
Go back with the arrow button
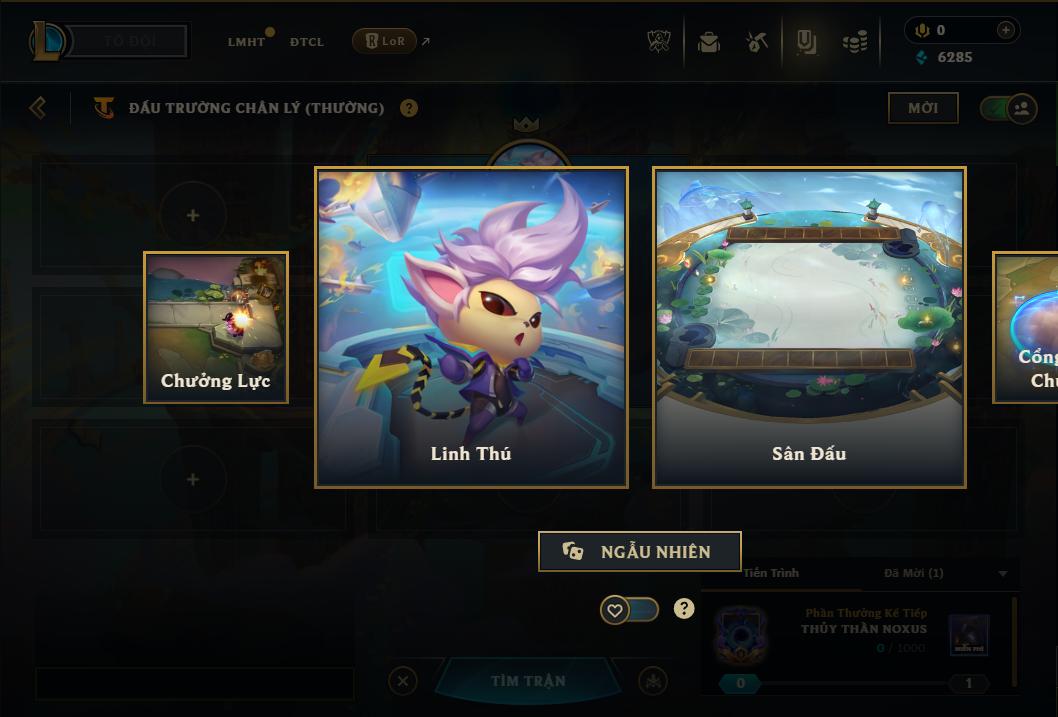(x=38, y=108)
